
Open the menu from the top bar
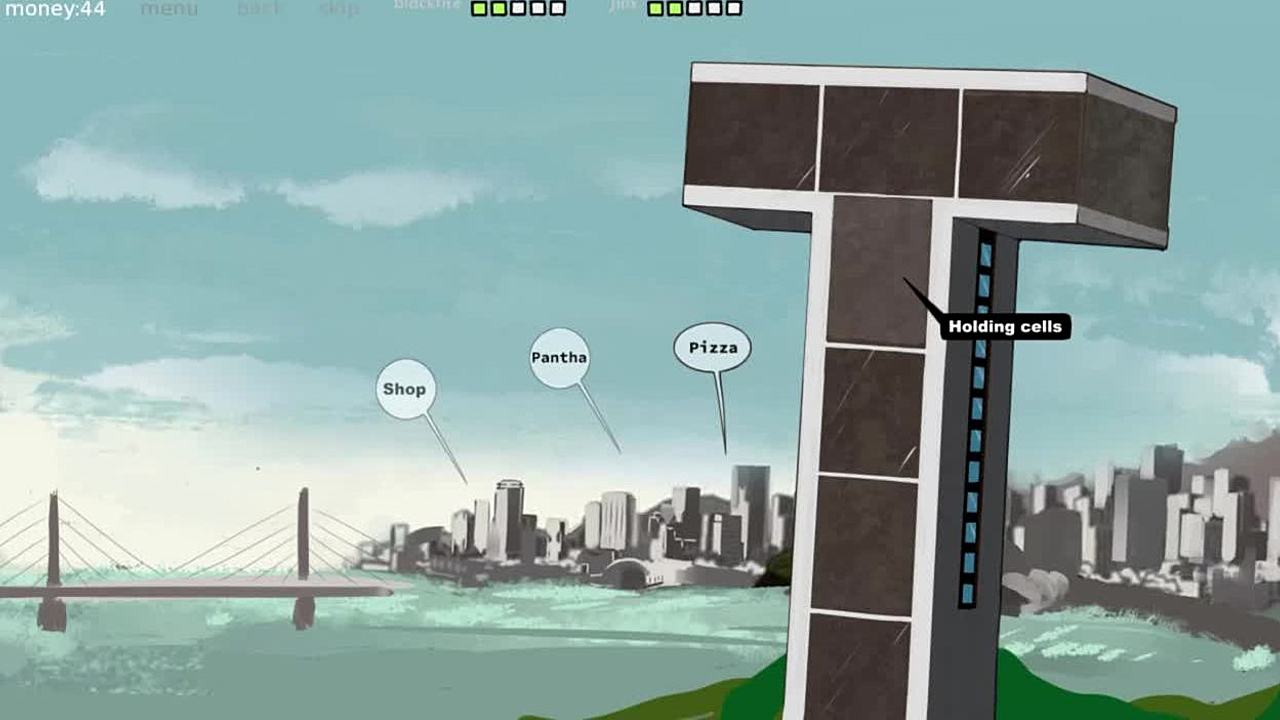tap(169, 10)
